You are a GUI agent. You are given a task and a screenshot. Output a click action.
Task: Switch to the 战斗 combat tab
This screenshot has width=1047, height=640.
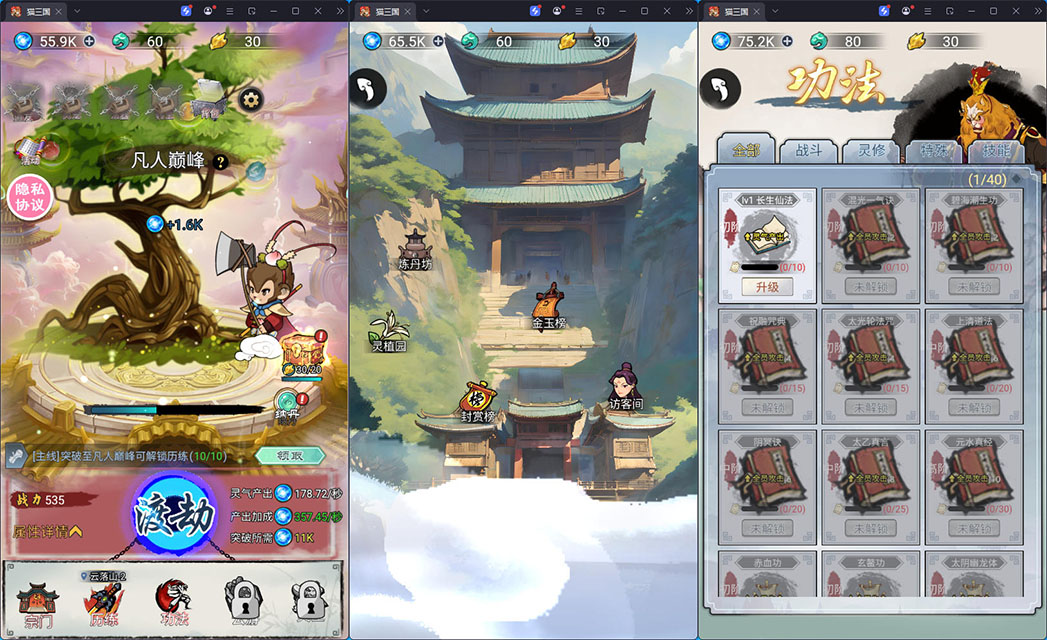(808, 151)
